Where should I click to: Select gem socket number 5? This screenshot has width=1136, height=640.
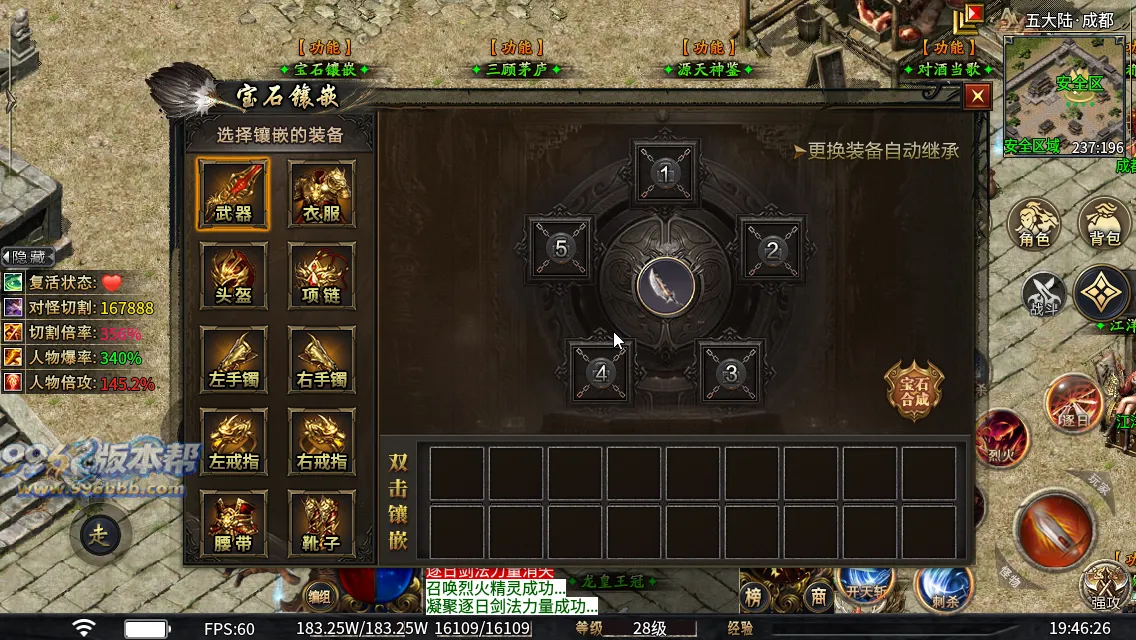click(x=560, y=248)
